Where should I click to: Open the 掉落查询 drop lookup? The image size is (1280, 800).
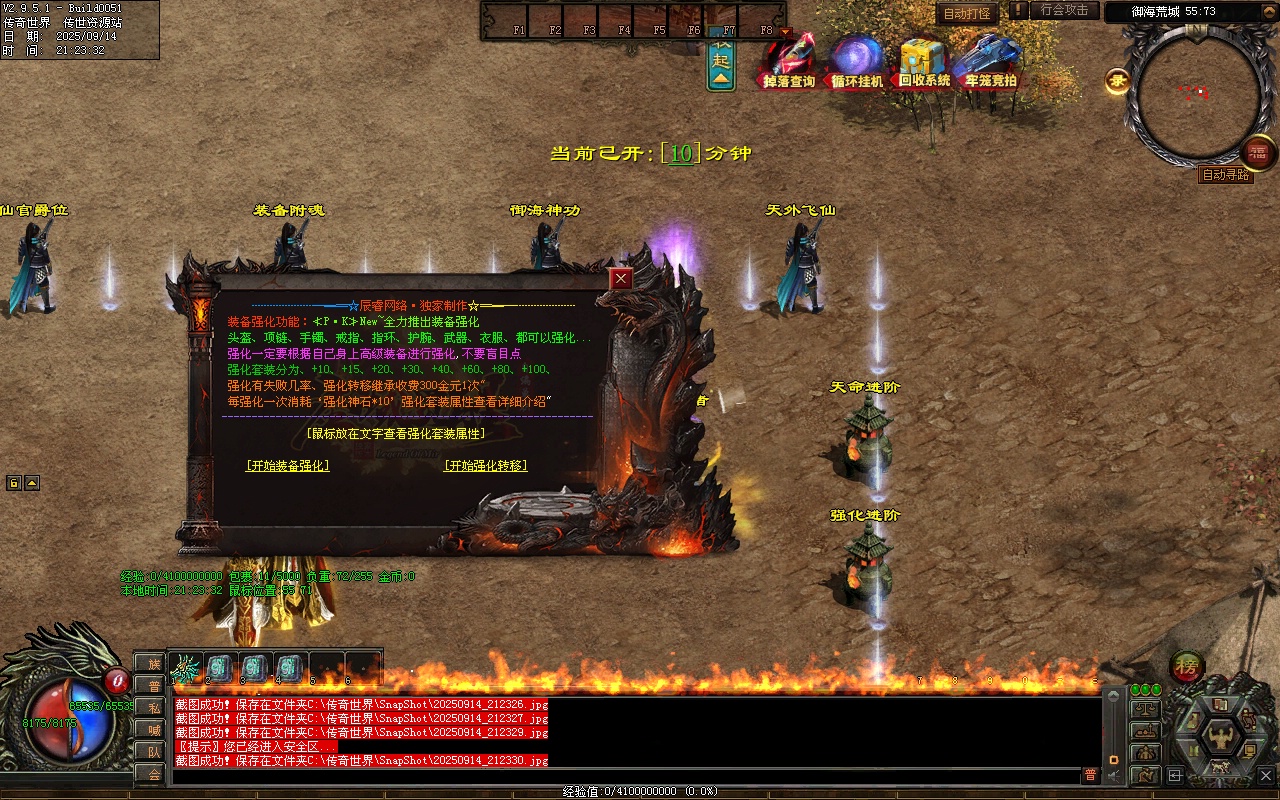pyautogui.click(x=789, y=63)
